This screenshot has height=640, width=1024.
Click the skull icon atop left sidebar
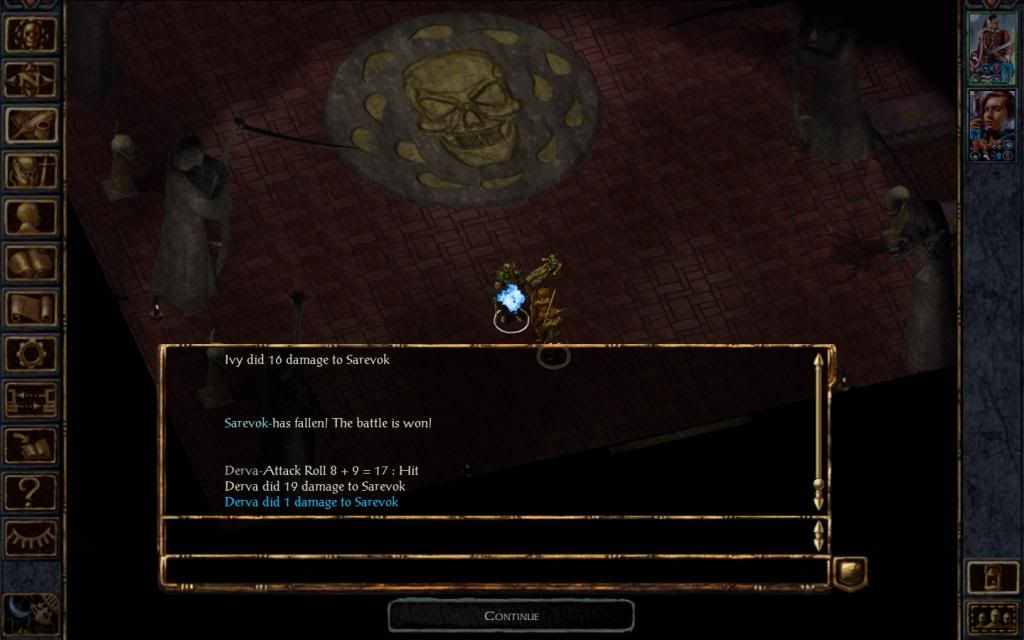pos(31,33)
